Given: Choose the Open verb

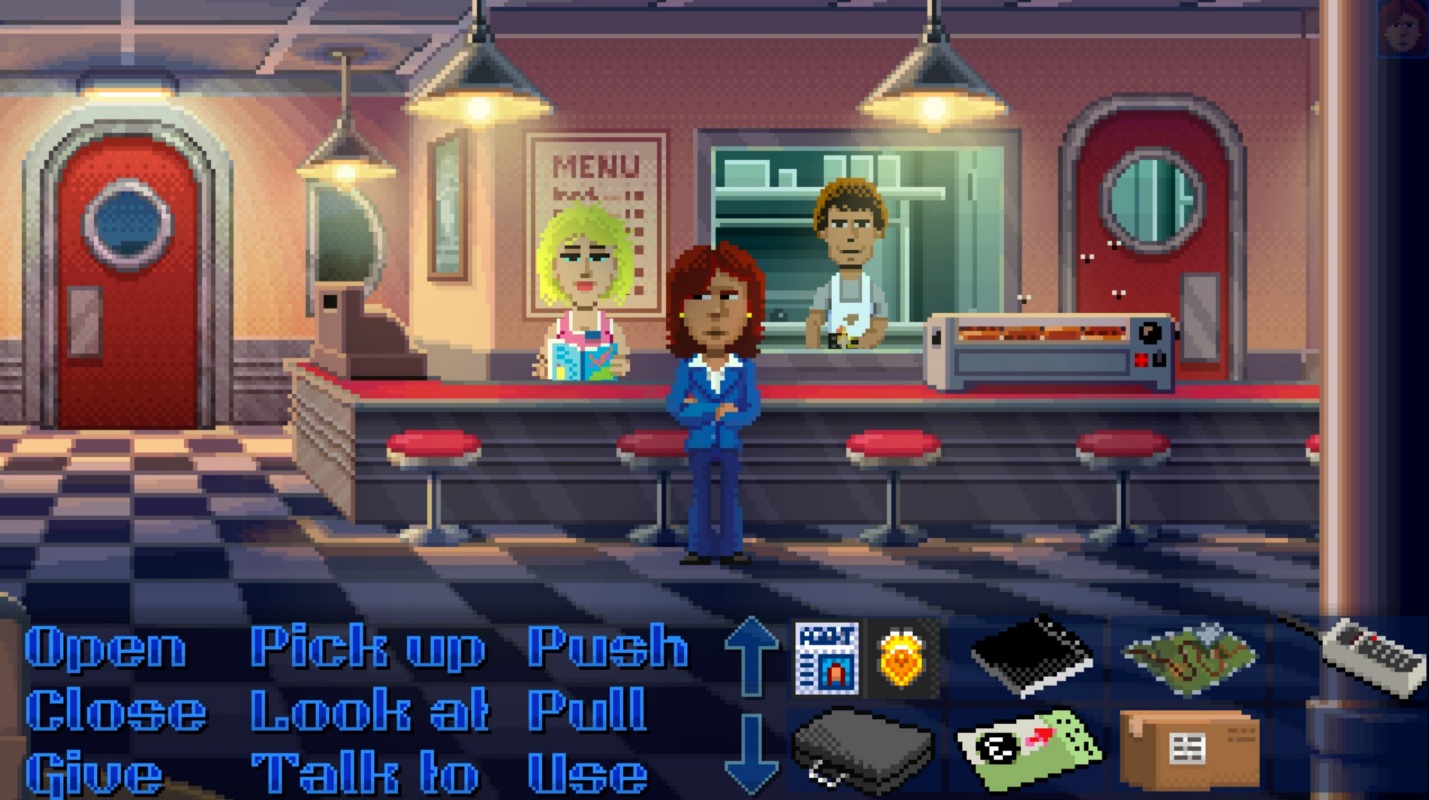Looking at the screenshot, I should 103,649.
